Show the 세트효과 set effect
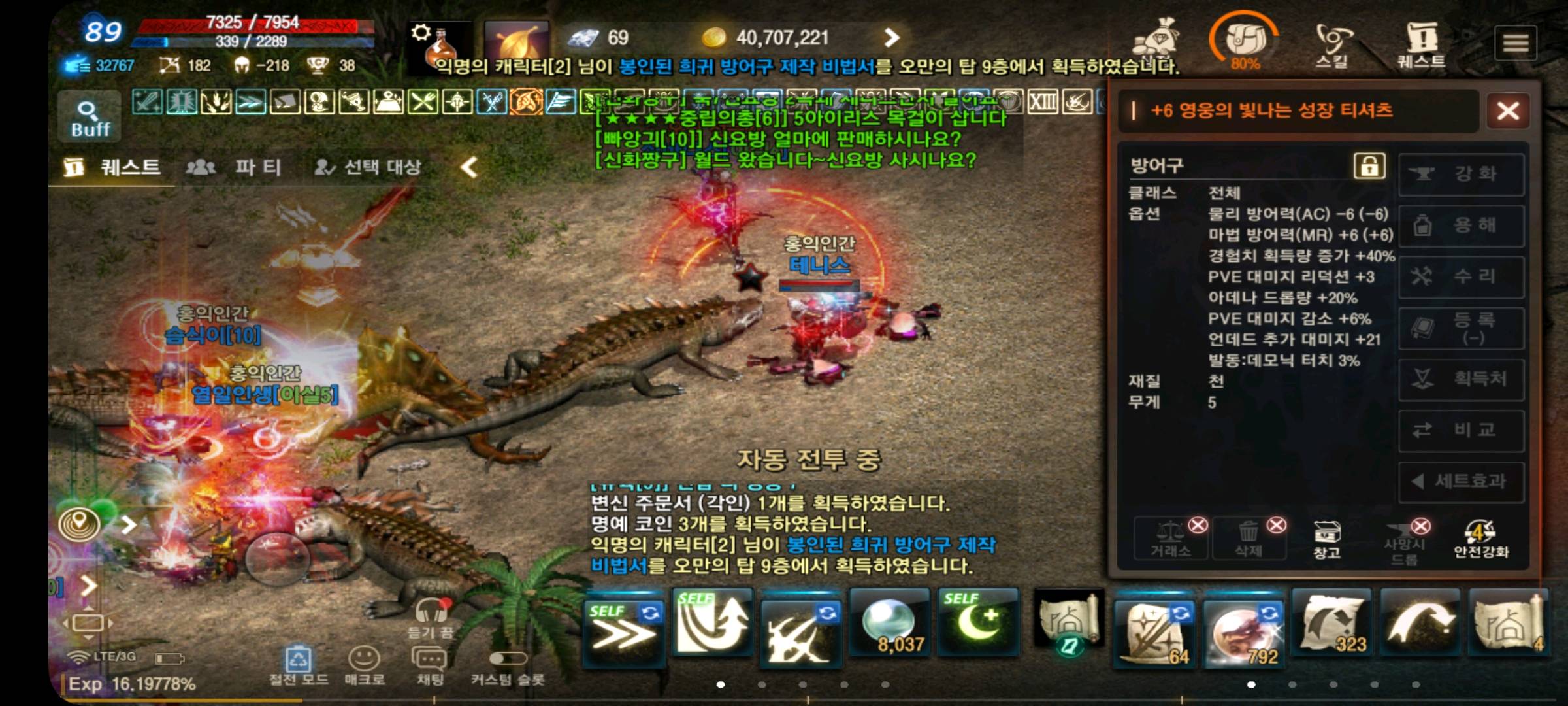1568x706 pixels. (1462, 482)
